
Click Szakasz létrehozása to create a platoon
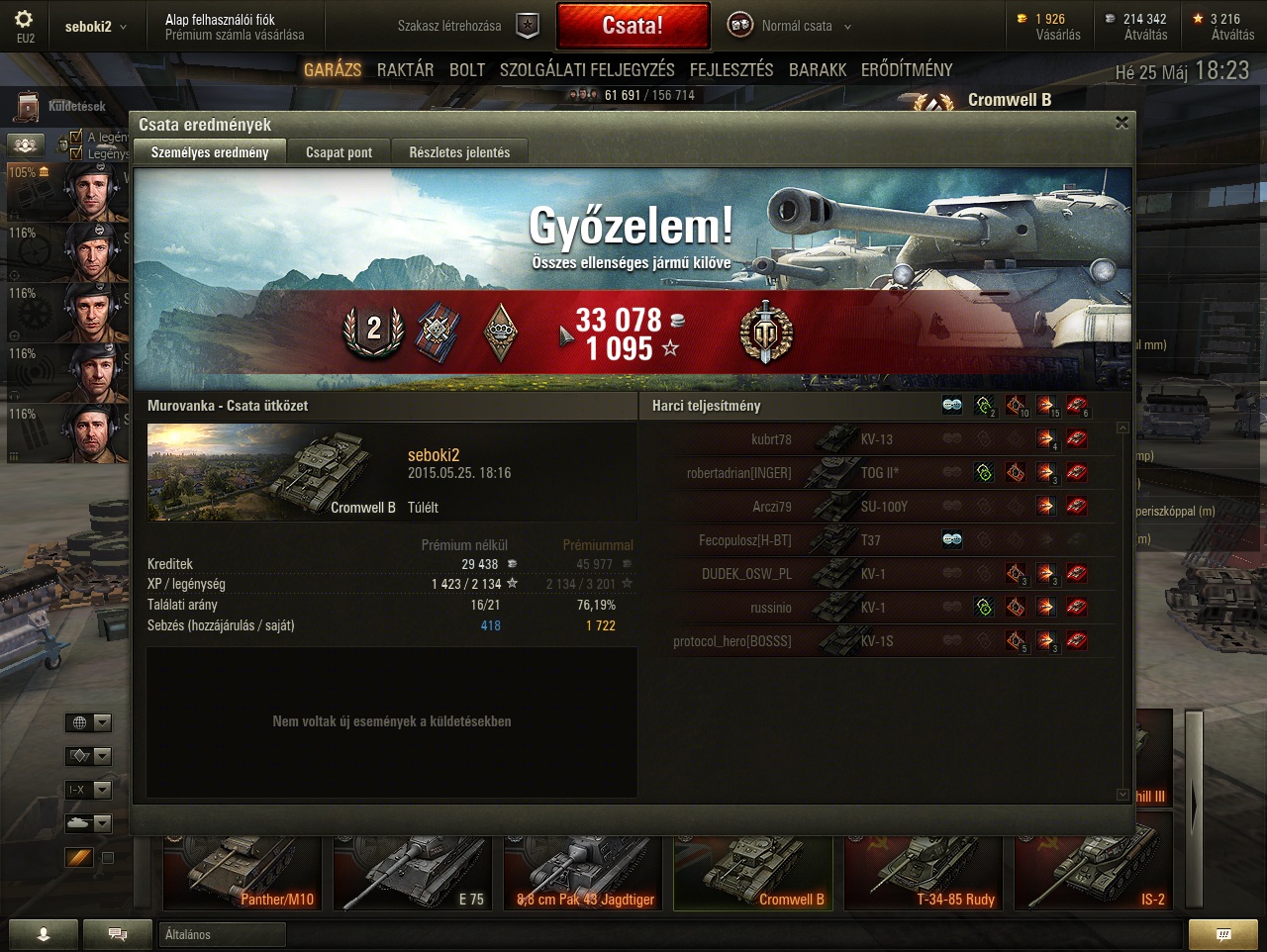pos(449,26)
